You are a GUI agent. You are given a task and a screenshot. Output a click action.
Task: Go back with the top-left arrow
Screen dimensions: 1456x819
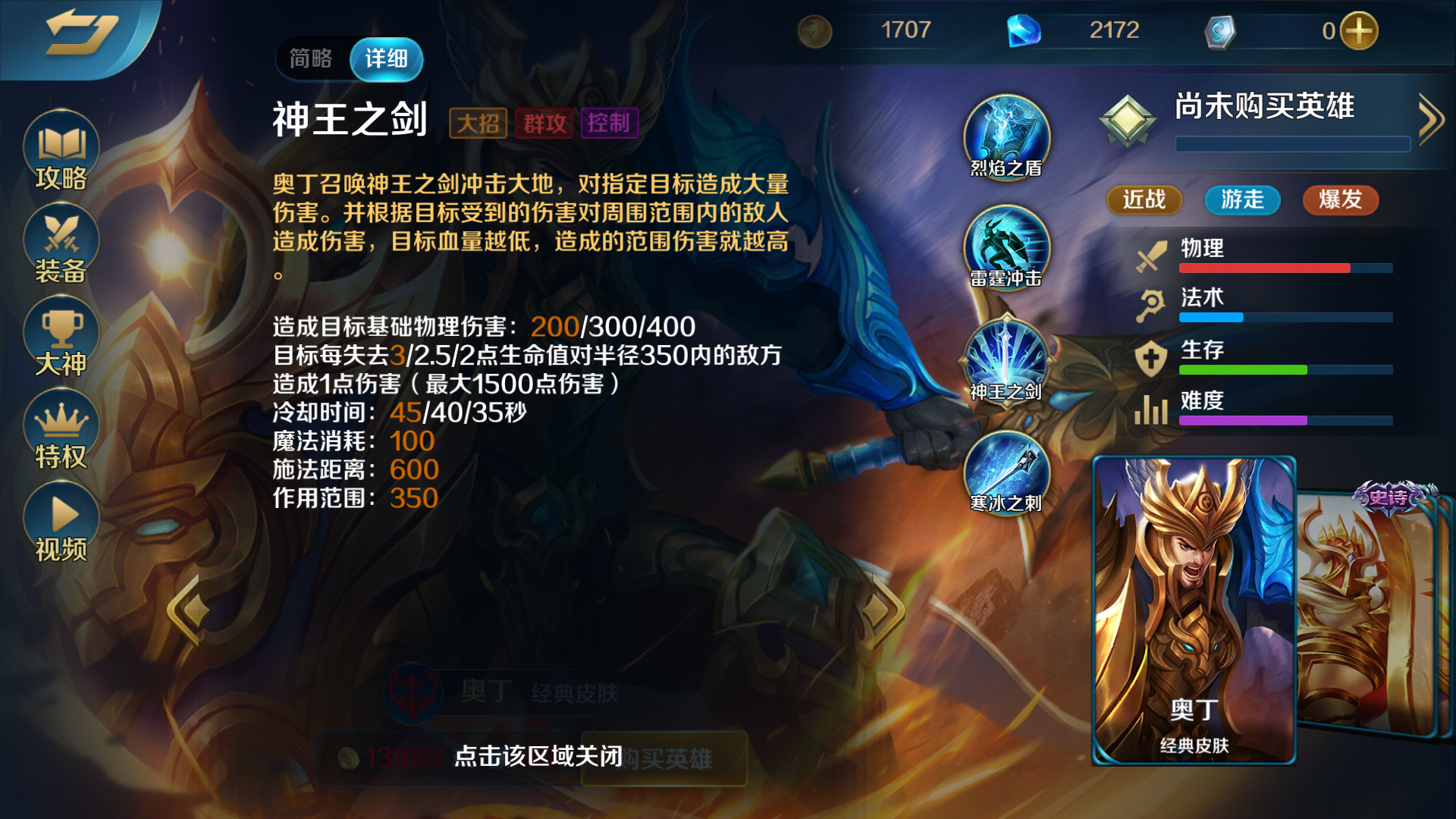(x=80, y=34)
